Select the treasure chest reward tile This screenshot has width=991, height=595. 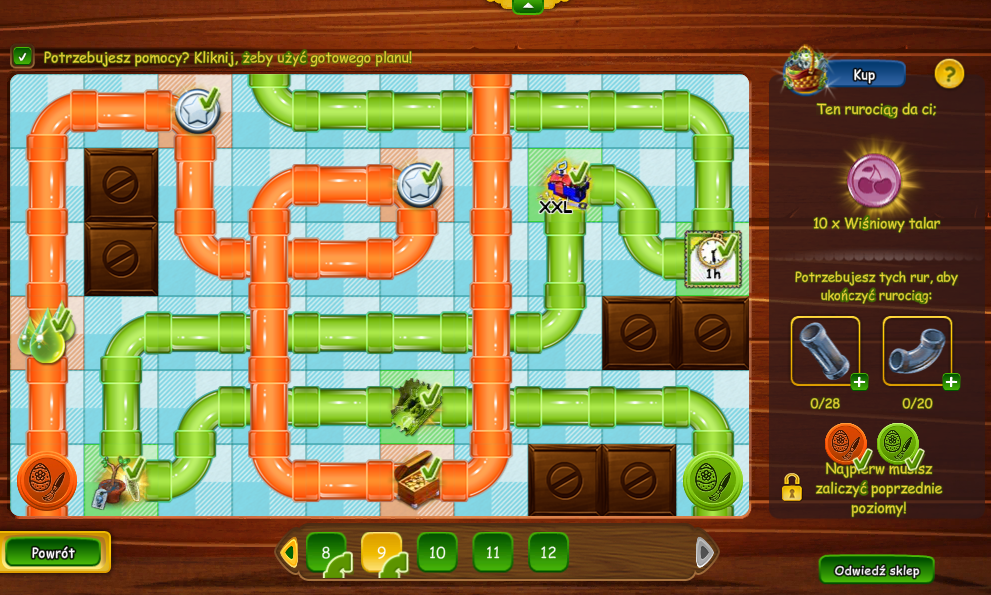coord(416,479)
